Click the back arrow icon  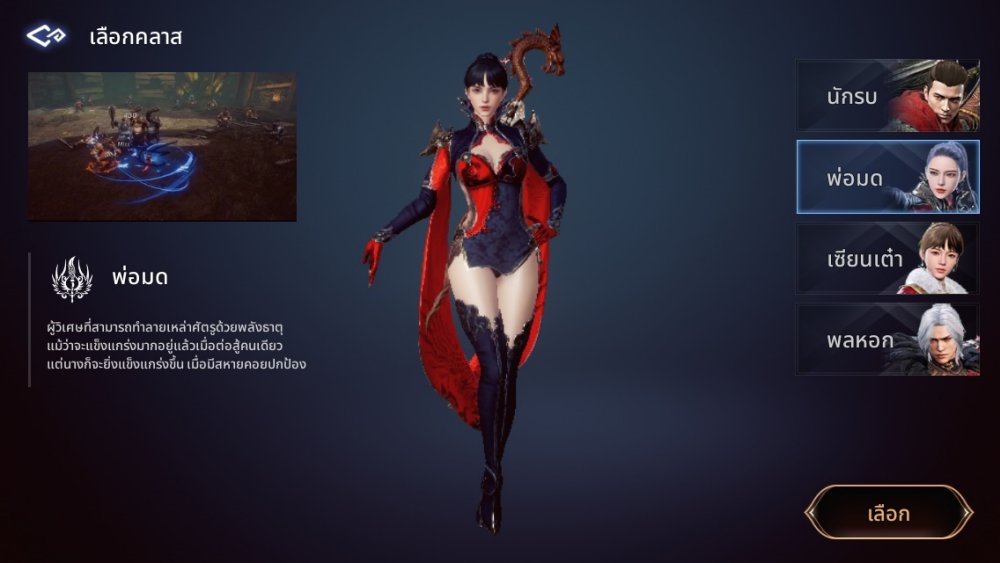[x=46, y=37]
